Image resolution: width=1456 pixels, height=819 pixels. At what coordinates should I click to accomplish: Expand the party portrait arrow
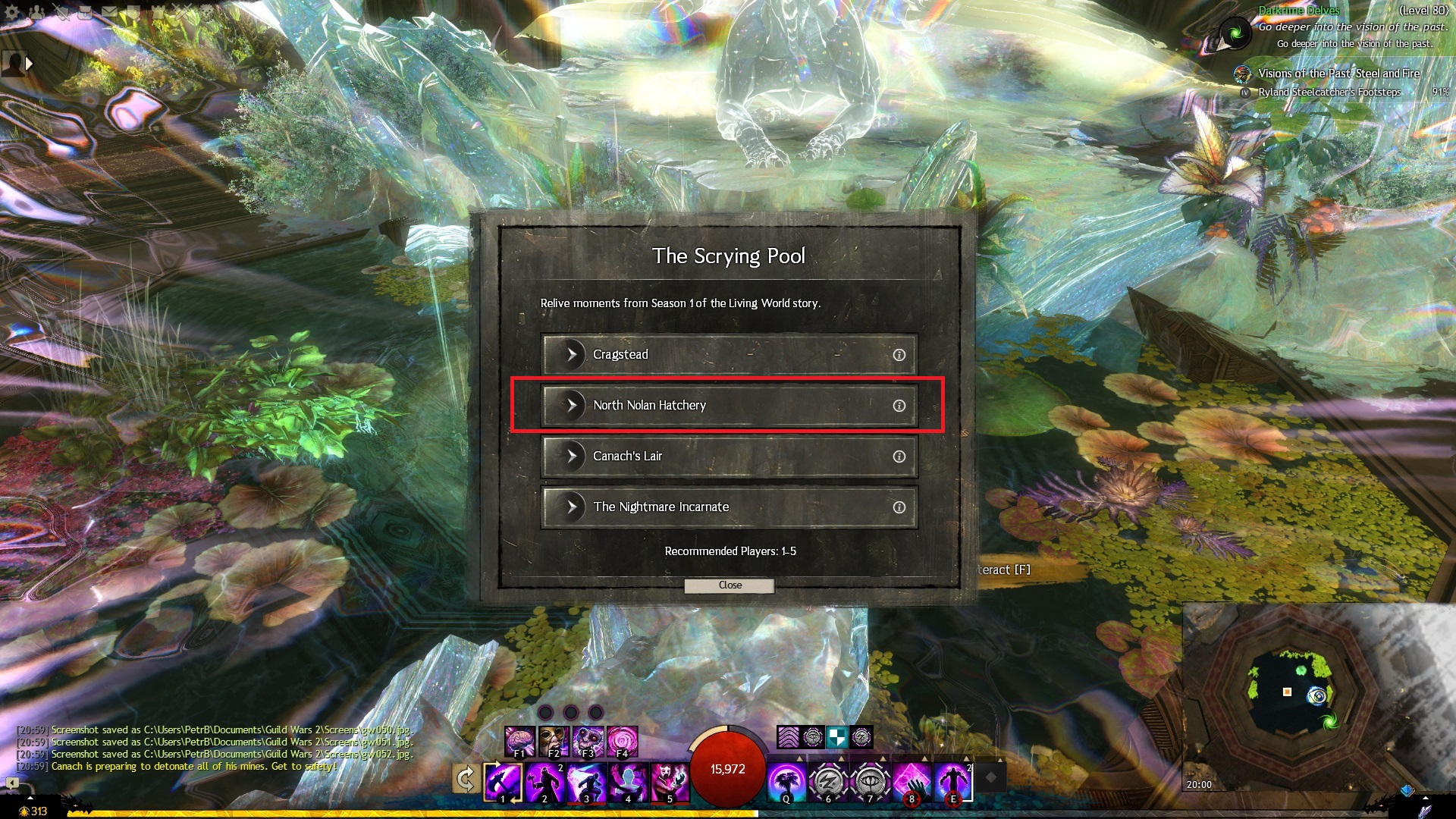tap(29, 64)
